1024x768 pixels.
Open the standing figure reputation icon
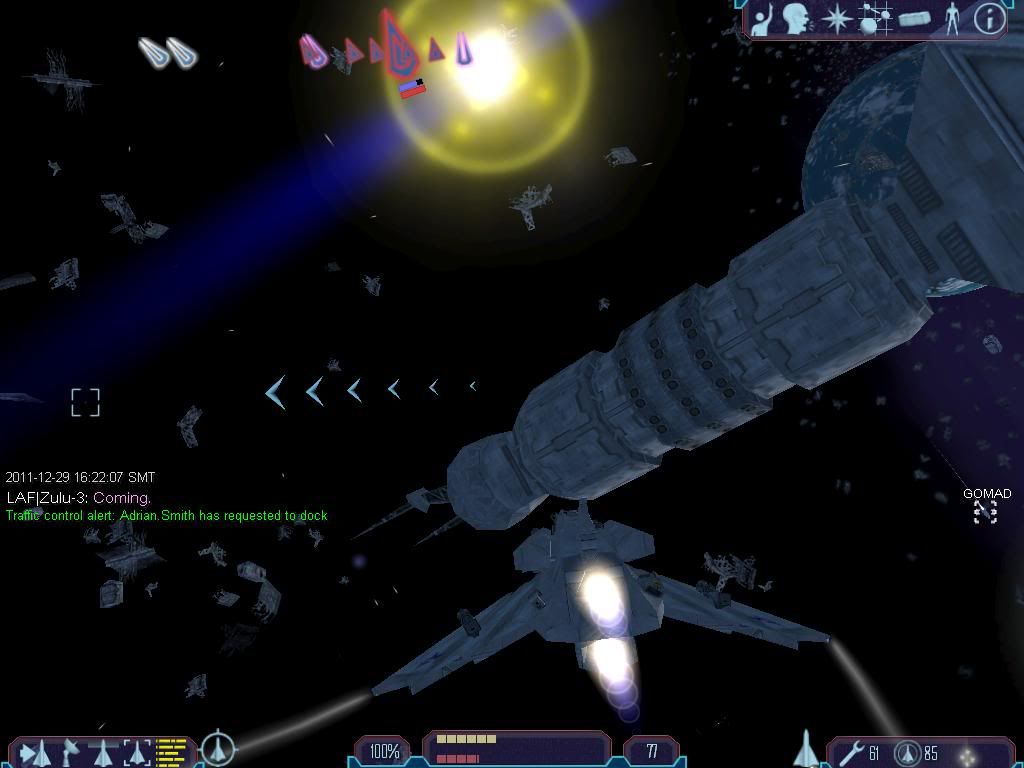click(x=952, y=19)
